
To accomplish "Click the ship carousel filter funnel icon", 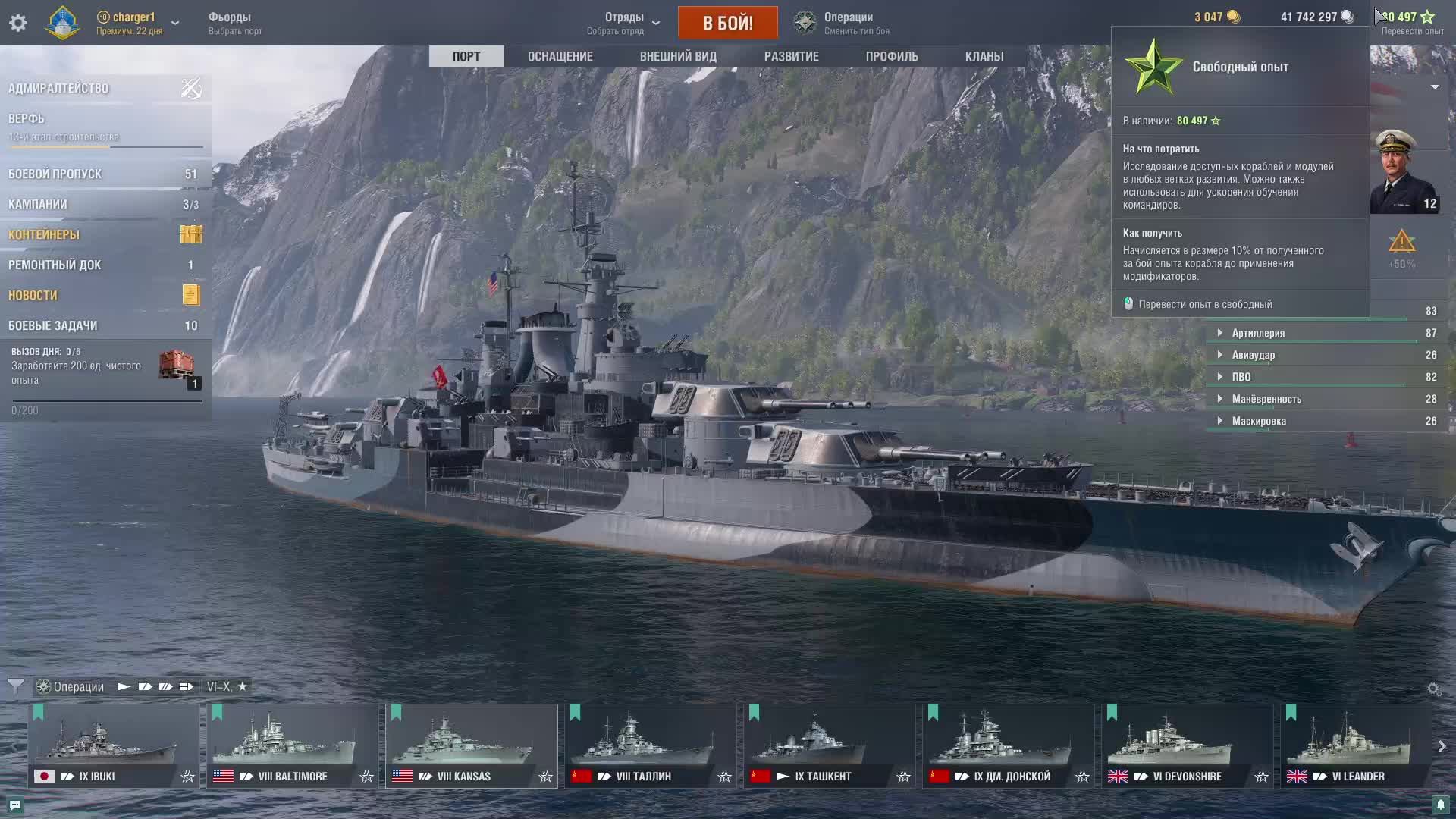I will [15, 686].
